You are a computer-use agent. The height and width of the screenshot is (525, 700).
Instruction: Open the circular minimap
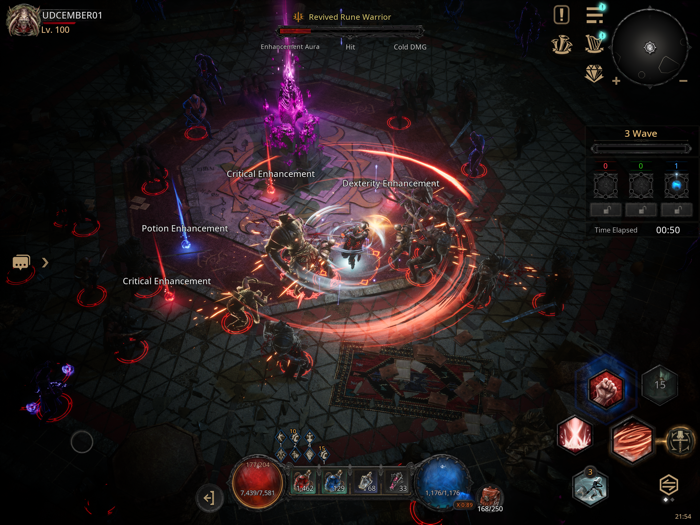(x=650, y=48)
